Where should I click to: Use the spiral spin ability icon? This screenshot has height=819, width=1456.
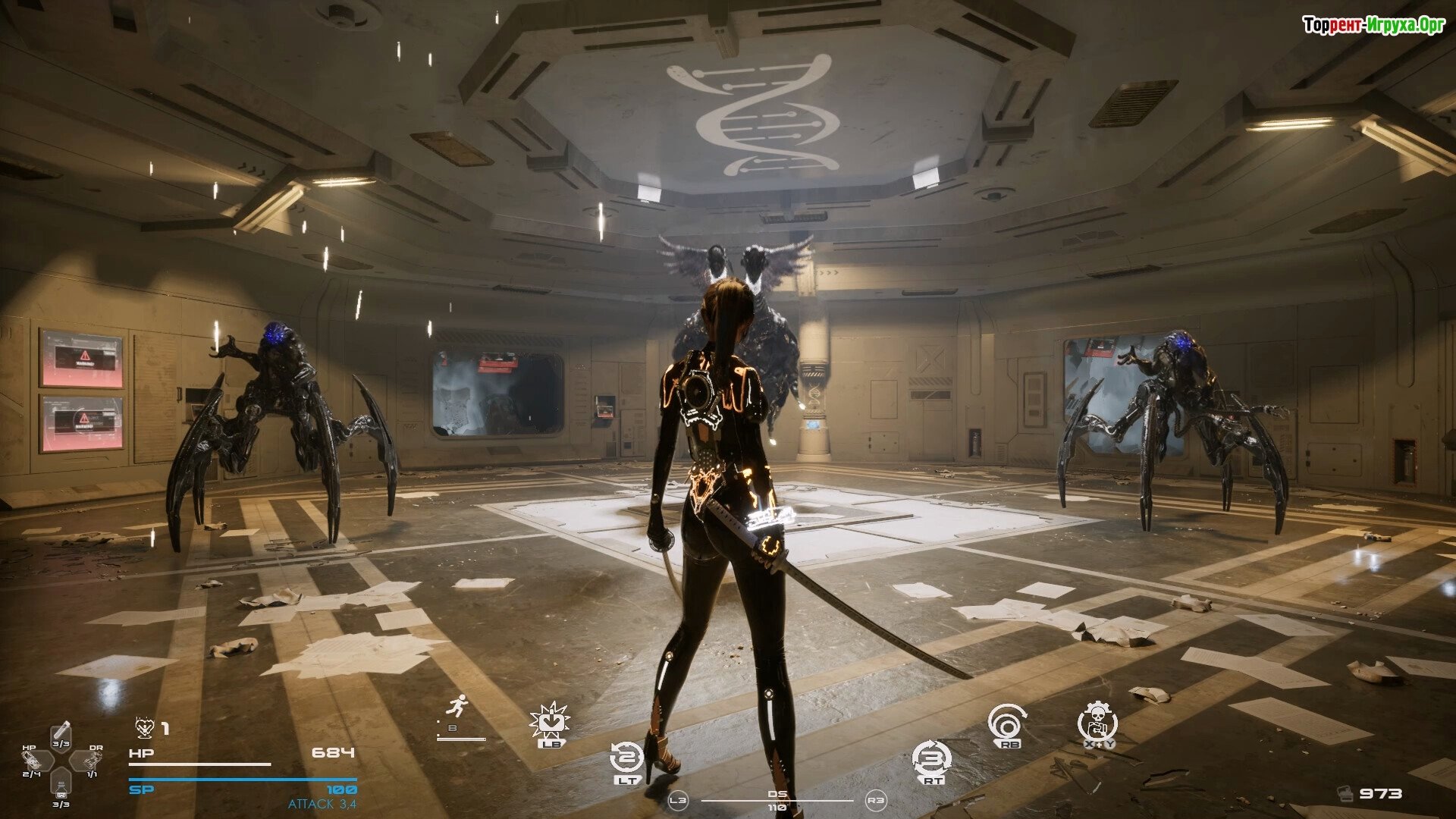[x=1008, y=723]
